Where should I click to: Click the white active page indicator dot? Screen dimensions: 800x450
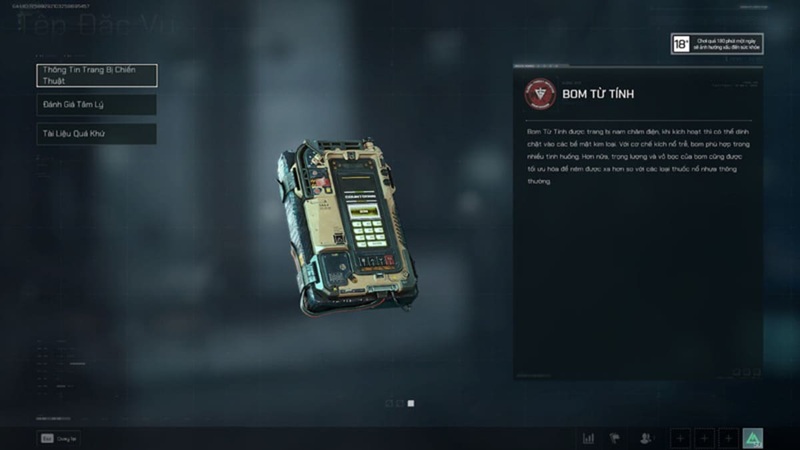[411, 403]
